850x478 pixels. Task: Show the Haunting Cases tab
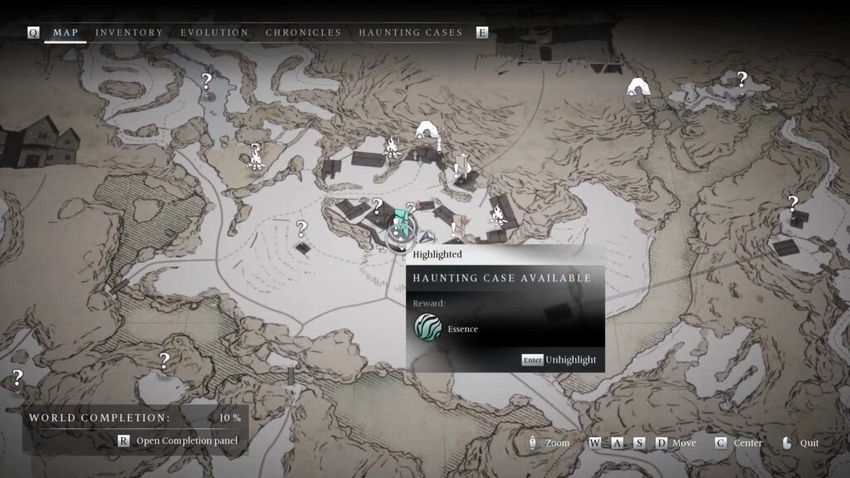coord(410,33)
